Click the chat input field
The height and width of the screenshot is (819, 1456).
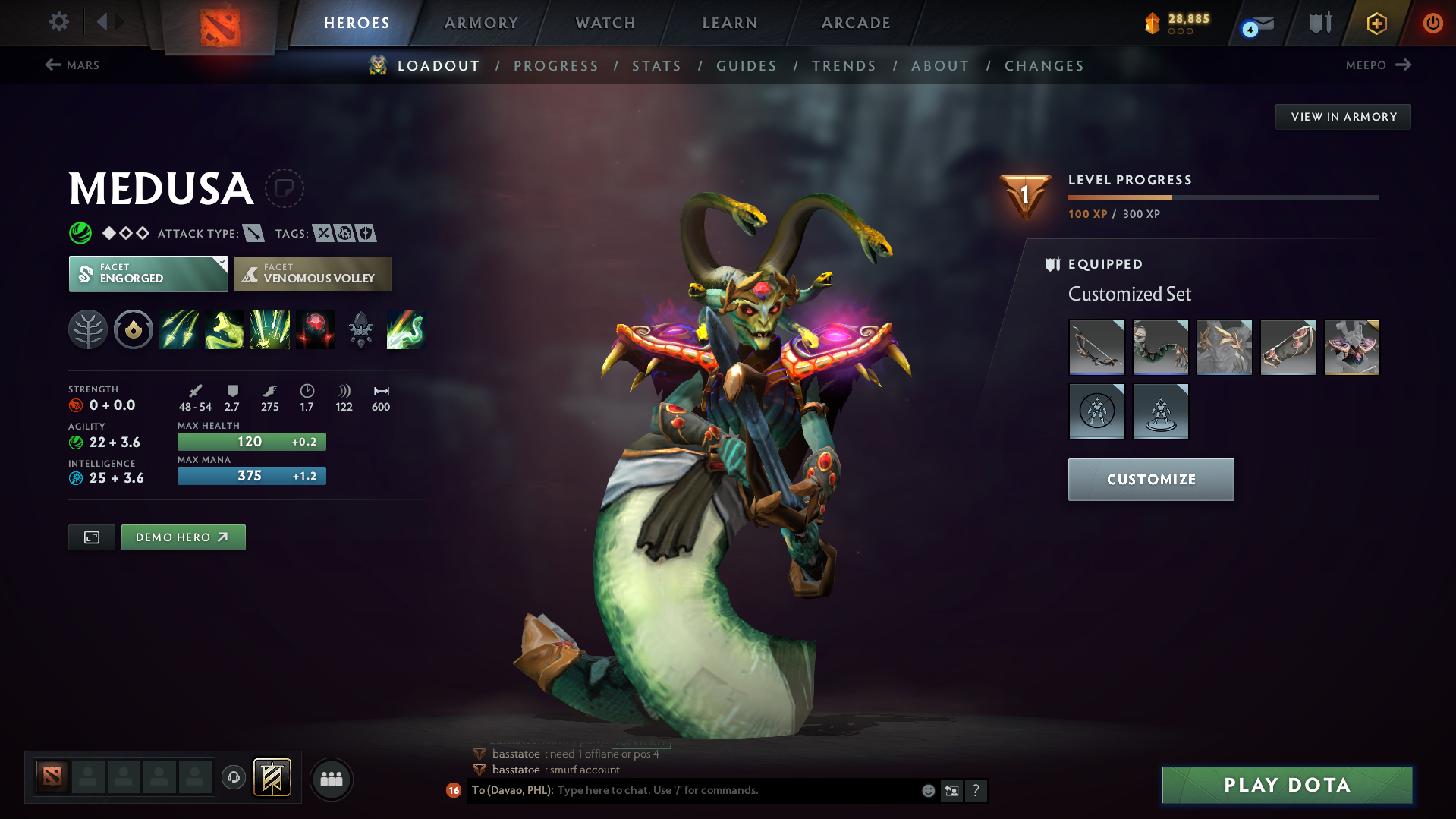[721, 790]
